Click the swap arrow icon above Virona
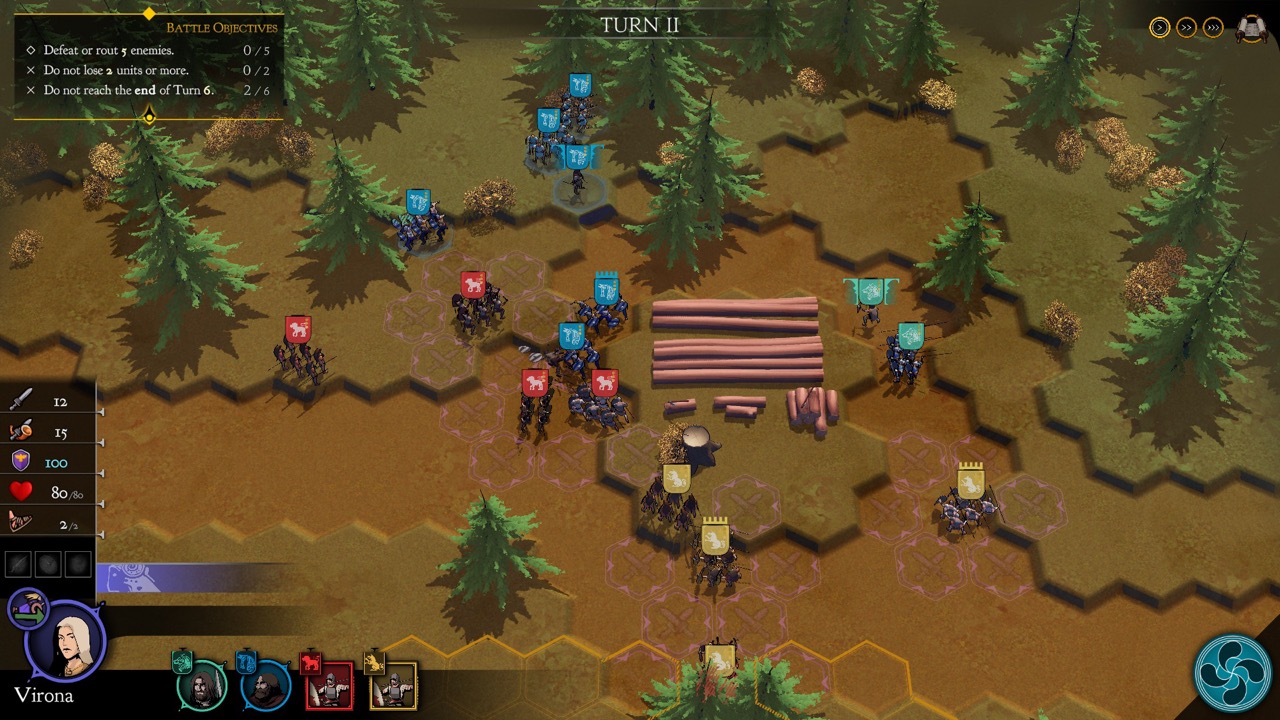Image resolution: width=1280 pixels, height=720 pixels. pos(28,608)
